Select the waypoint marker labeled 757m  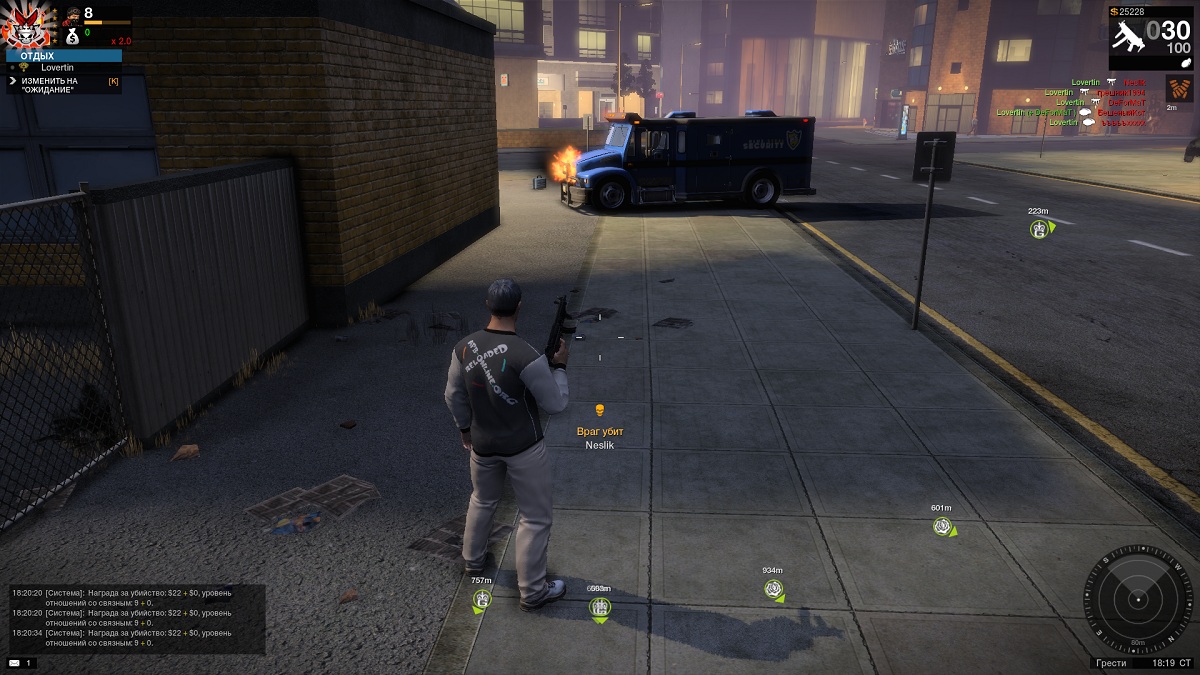pyautogui.click(x=482, y=599)
